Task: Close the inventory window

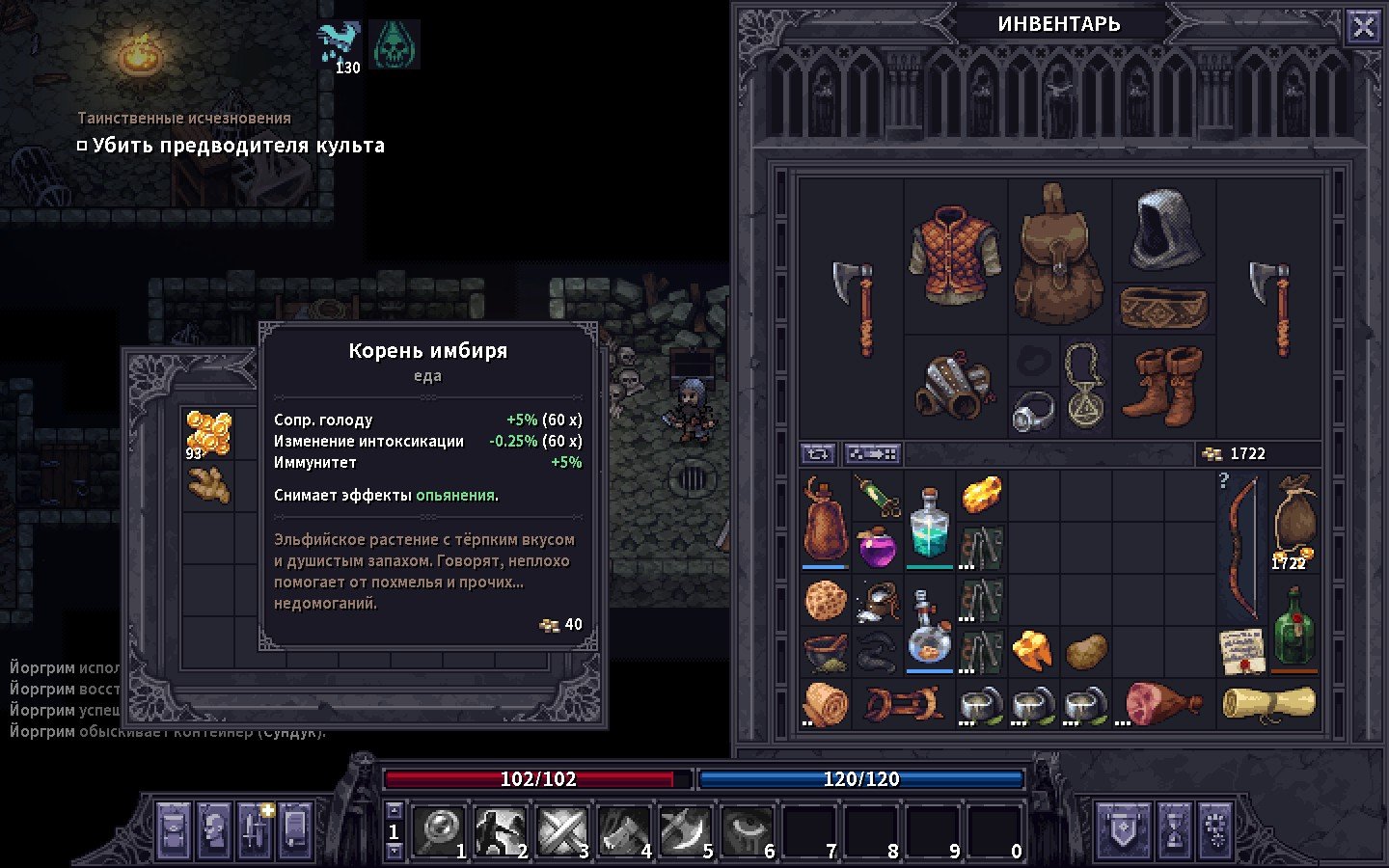Action: (x=1363, y=27)
